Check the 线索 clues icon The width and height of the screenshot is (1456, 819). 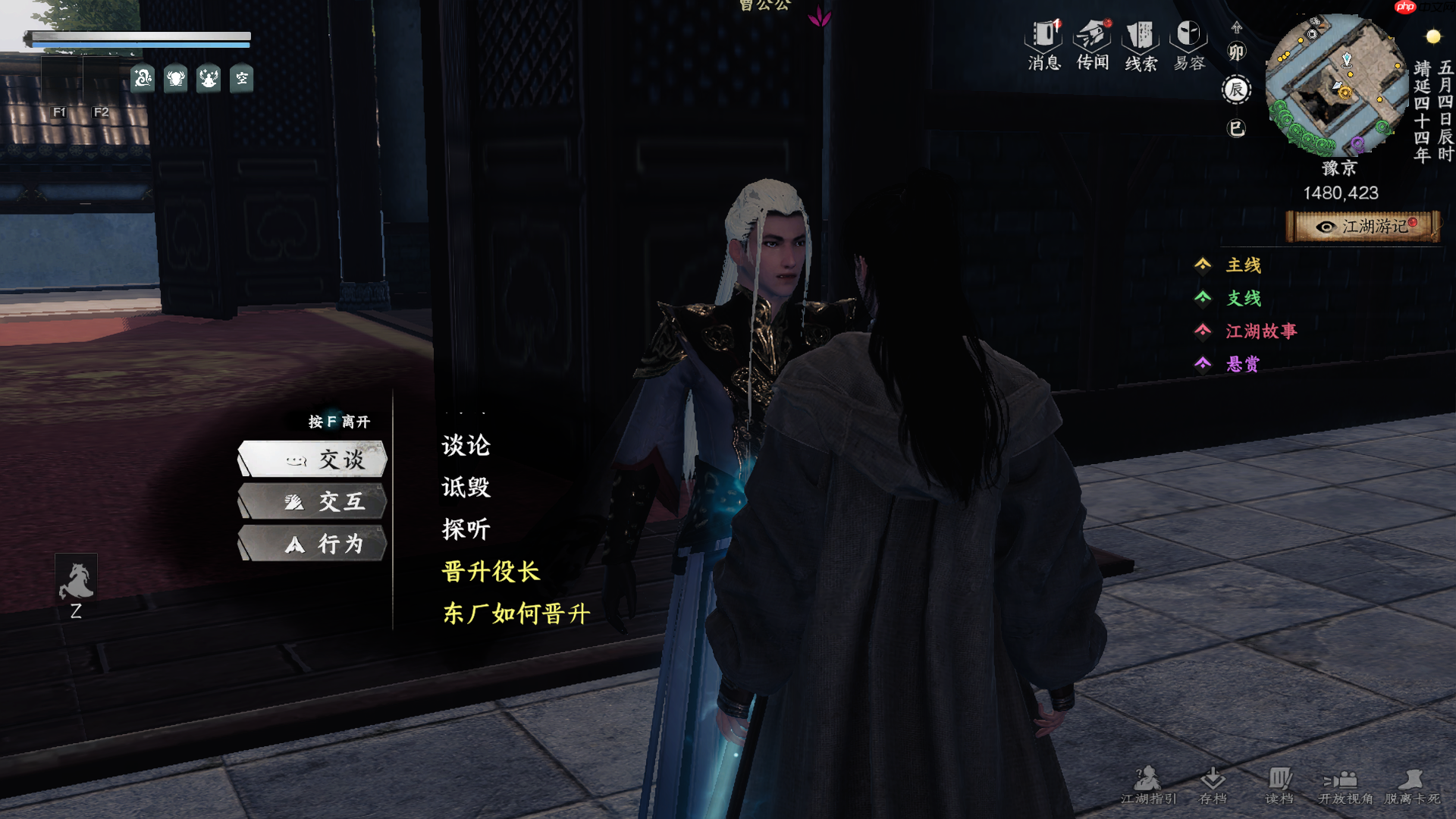1139,45
